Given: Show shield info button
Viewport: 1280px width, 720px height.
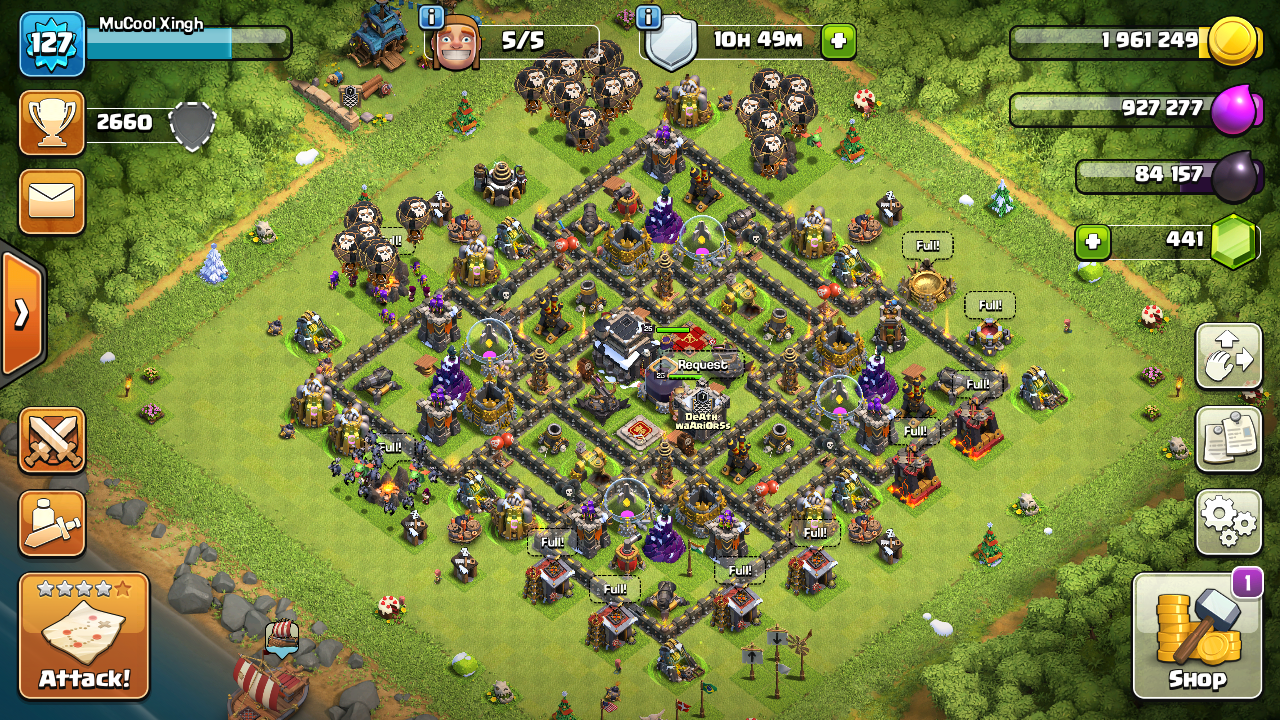Looking at the screenshot, I should point(648,17).
